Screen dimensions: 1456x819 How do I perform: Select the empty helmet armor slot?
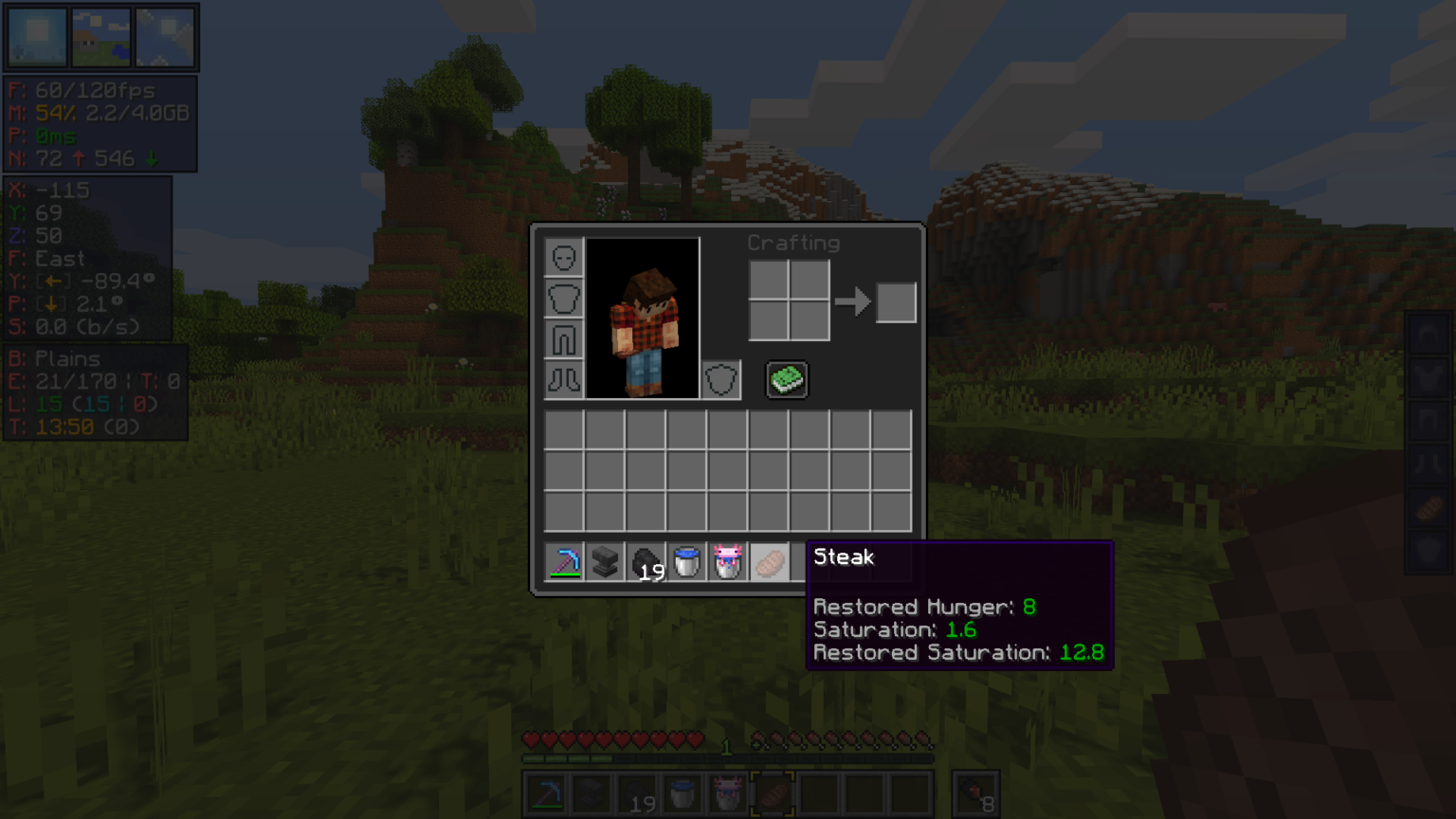(x=564, y=258)
